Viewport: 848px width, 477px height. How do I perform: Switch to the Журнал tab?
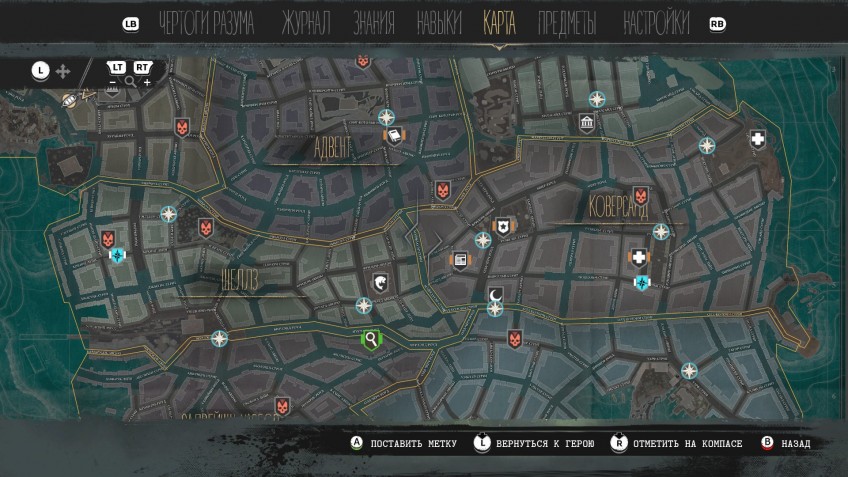coord(305,23)
